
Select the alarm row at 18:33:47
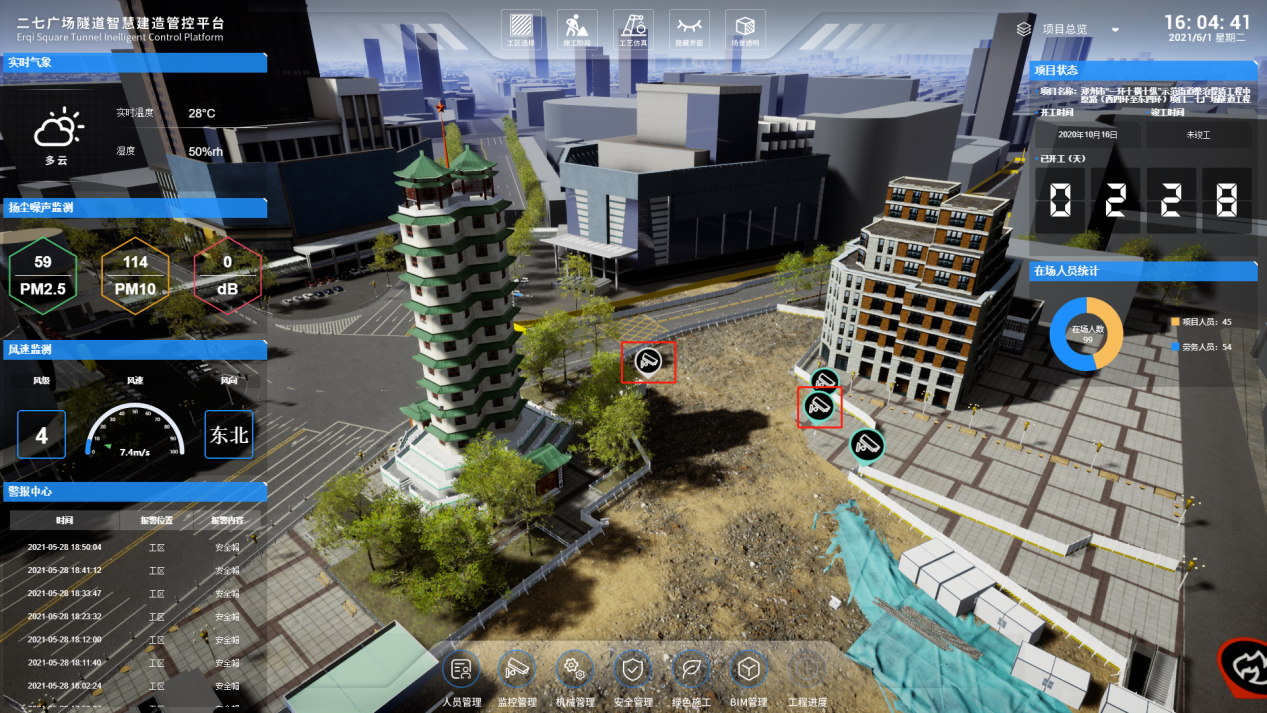pyautogui.click(x=135, y=593)
